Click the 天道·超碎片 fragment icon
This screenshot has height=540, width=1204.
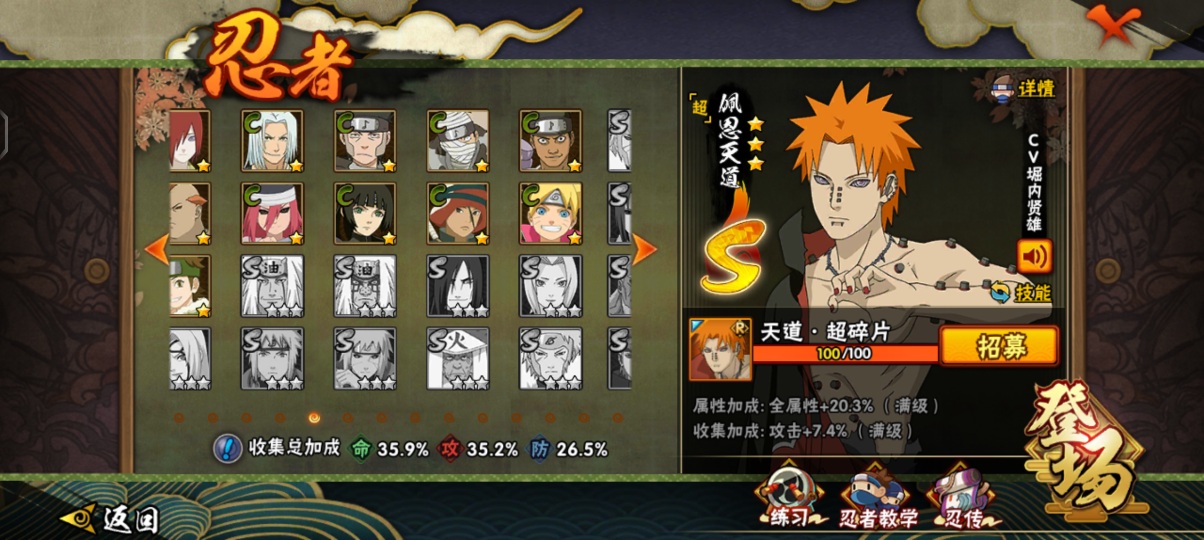[719, 349]
